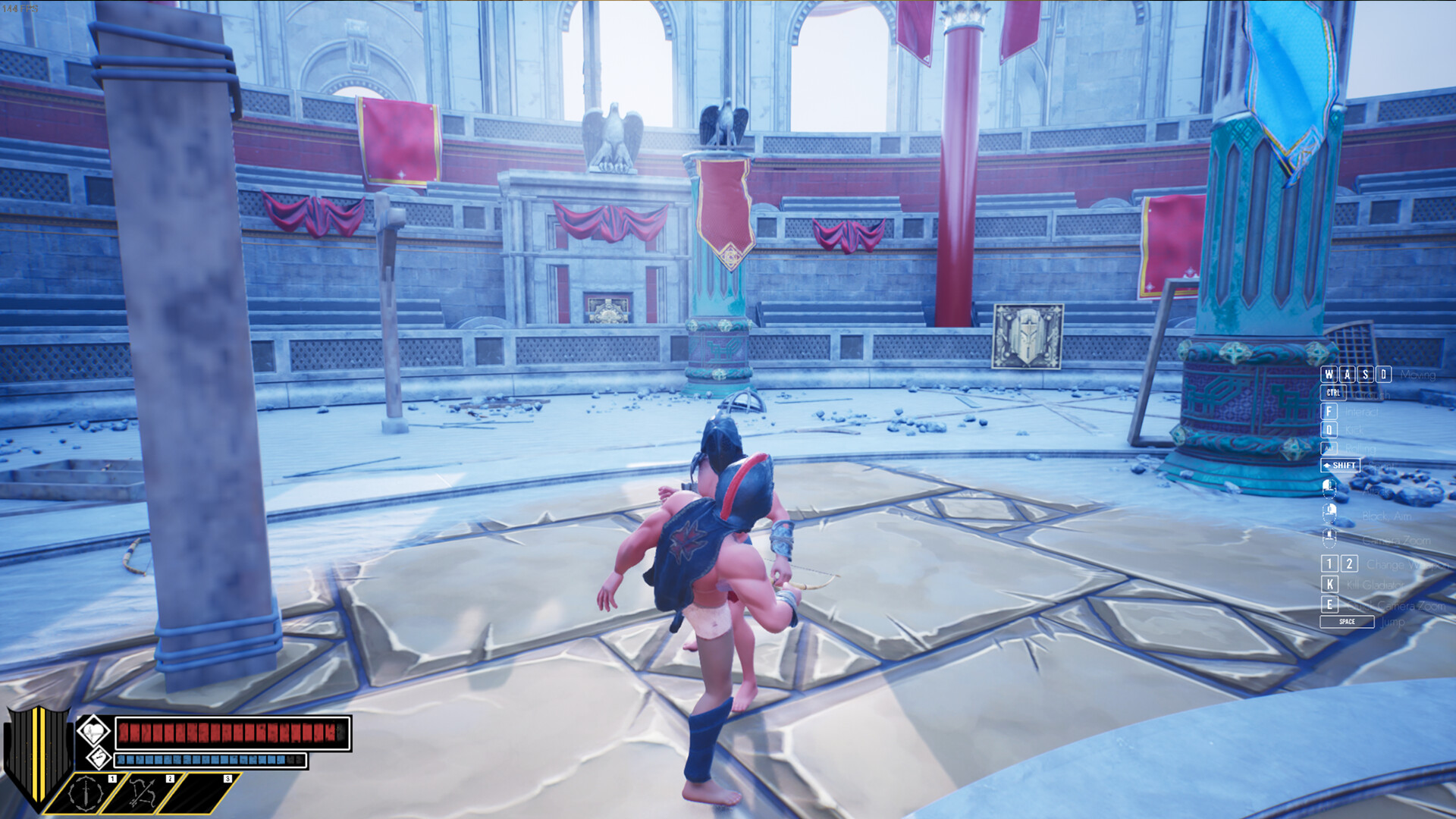Click the F Interact key hint
Screen dimensions: 1456x819
[x=1328, y=411]
